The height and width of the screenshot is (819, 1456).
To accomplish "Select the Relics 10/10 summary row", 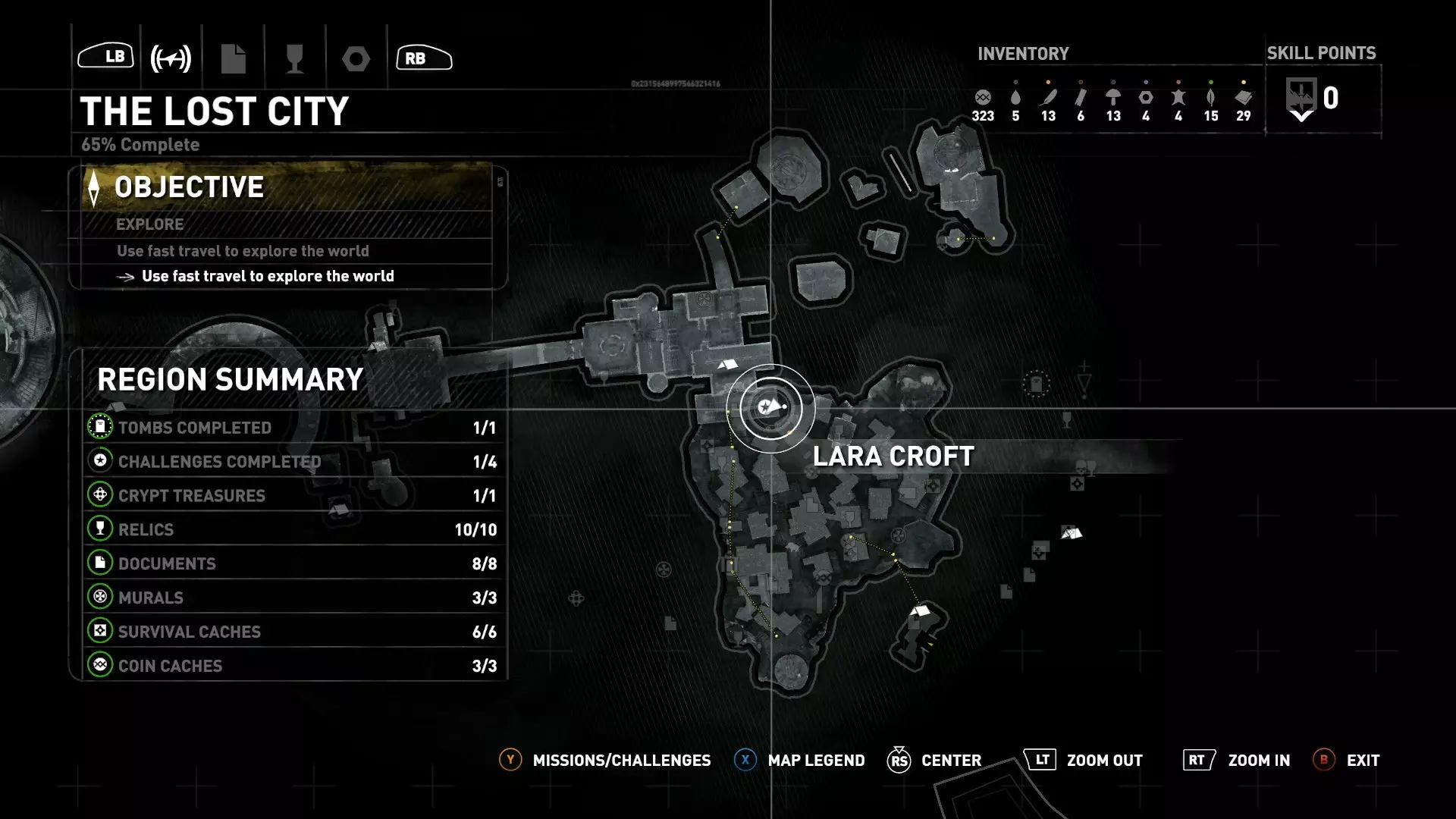I will point(292,529).
